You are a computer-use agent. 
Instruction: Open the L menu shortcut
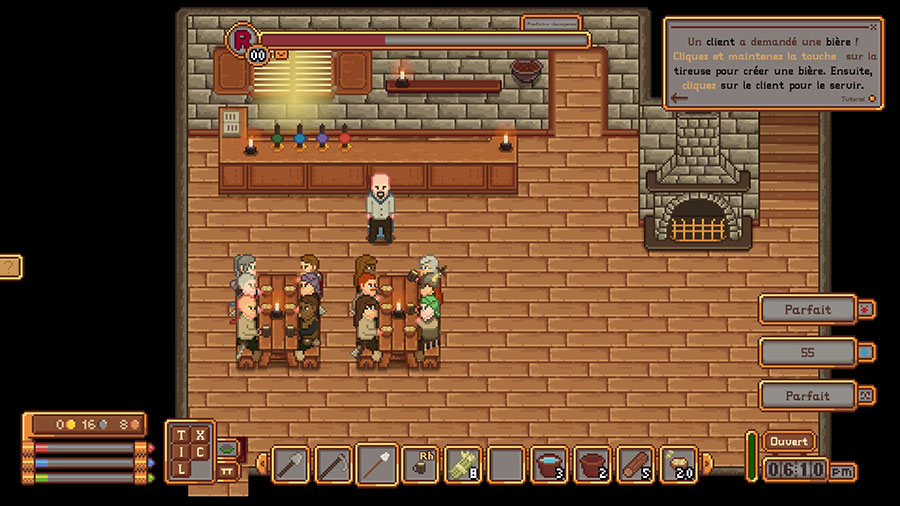181,469
